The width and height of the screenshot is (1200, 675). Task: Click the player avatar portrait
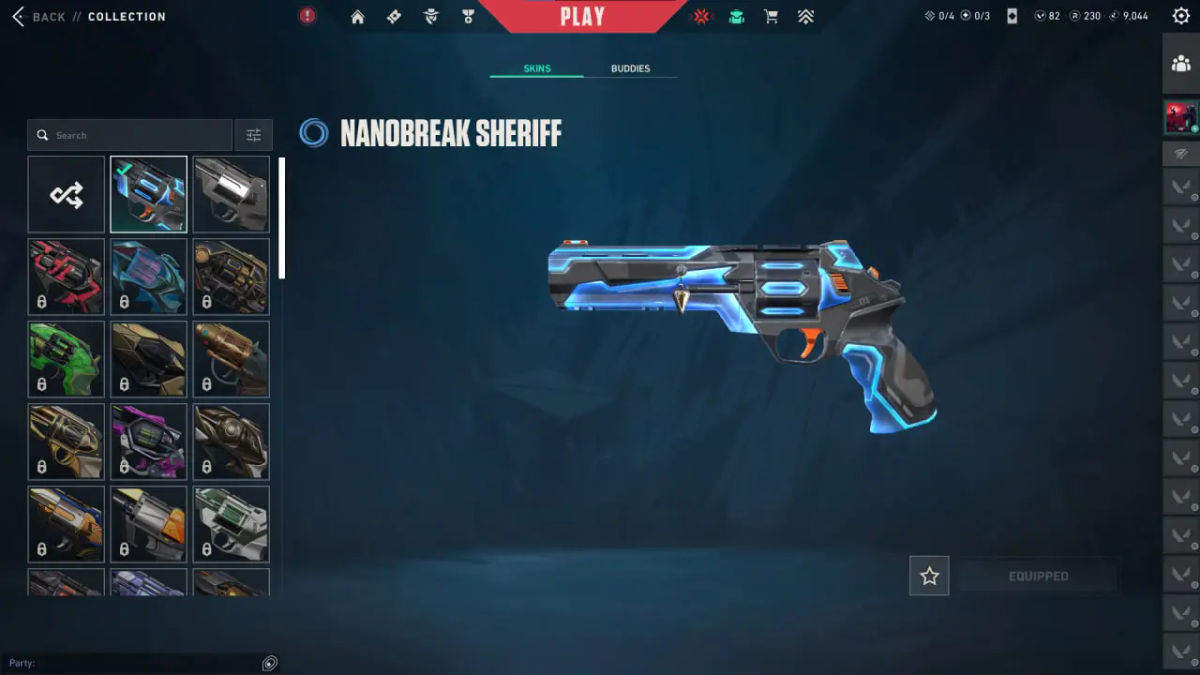1181,118
